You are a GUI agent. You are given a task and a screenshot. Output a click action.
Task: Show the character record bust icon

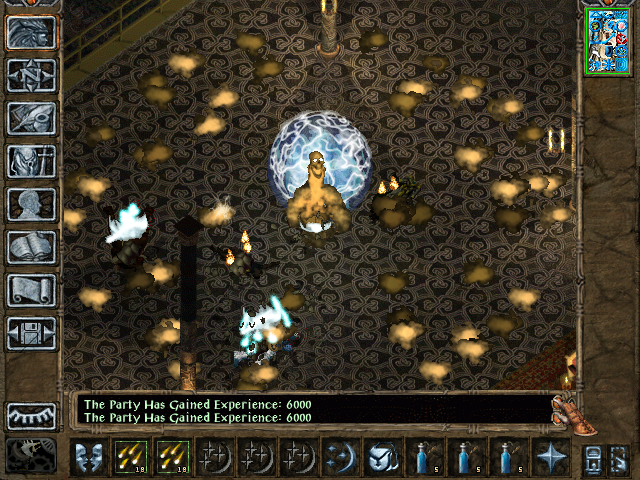31,204
